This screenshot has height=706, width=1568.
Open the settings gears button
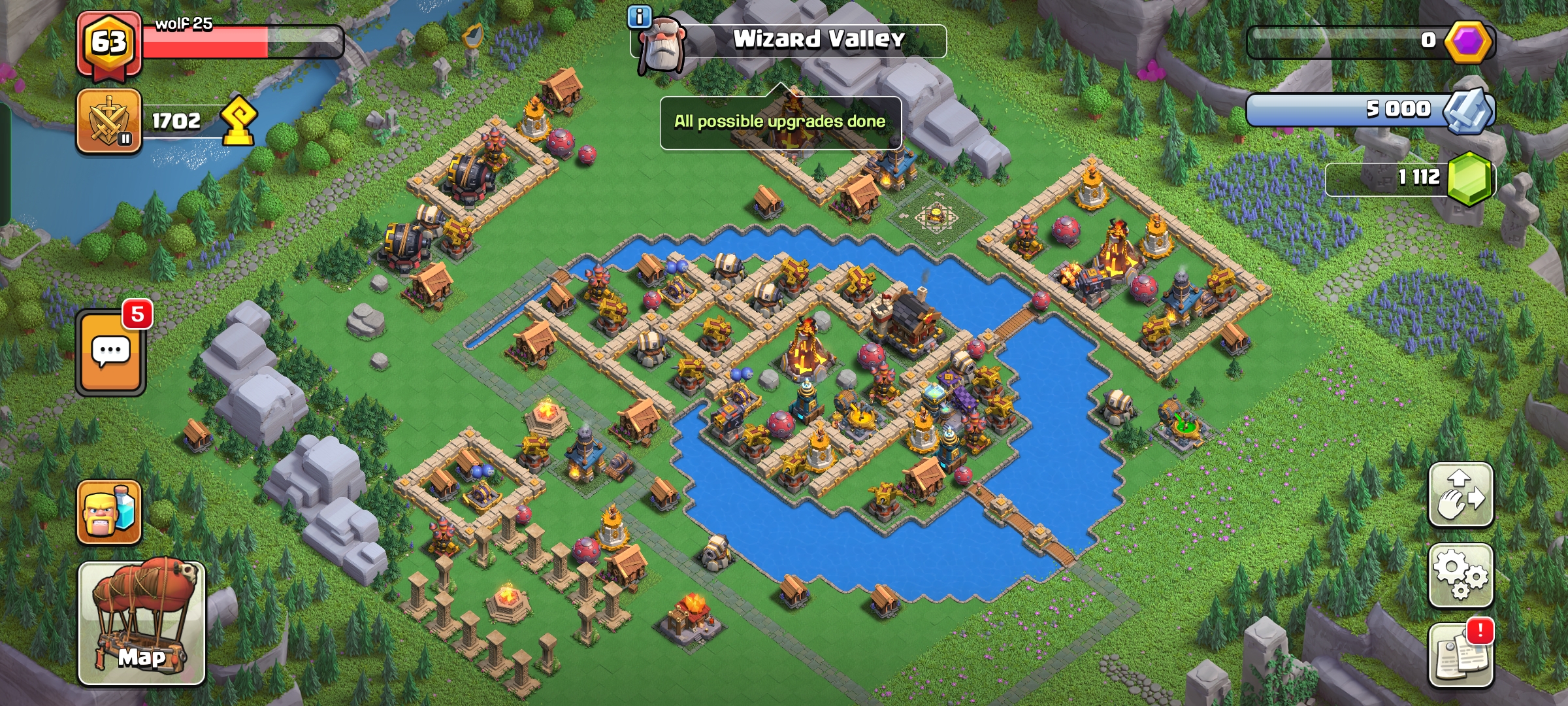[1461, 575]
